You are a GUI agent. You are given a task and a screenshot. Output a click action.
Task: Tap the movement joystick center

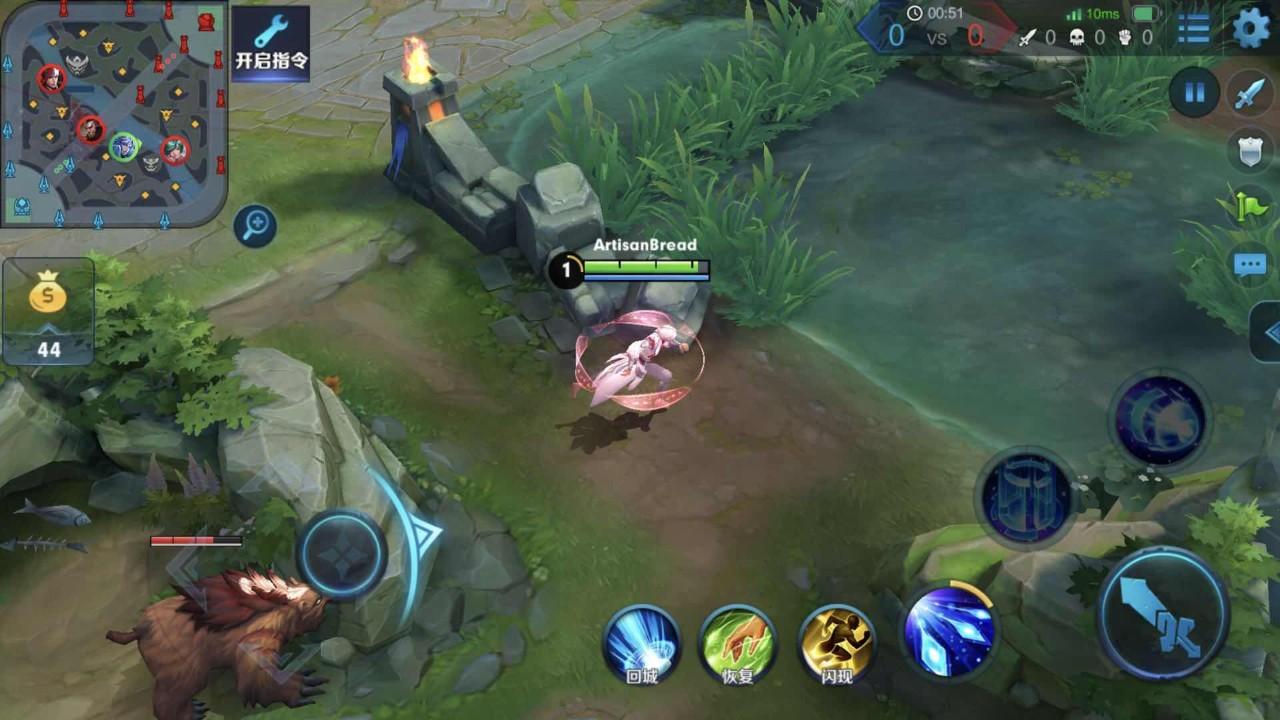click(x=341, y=554)
